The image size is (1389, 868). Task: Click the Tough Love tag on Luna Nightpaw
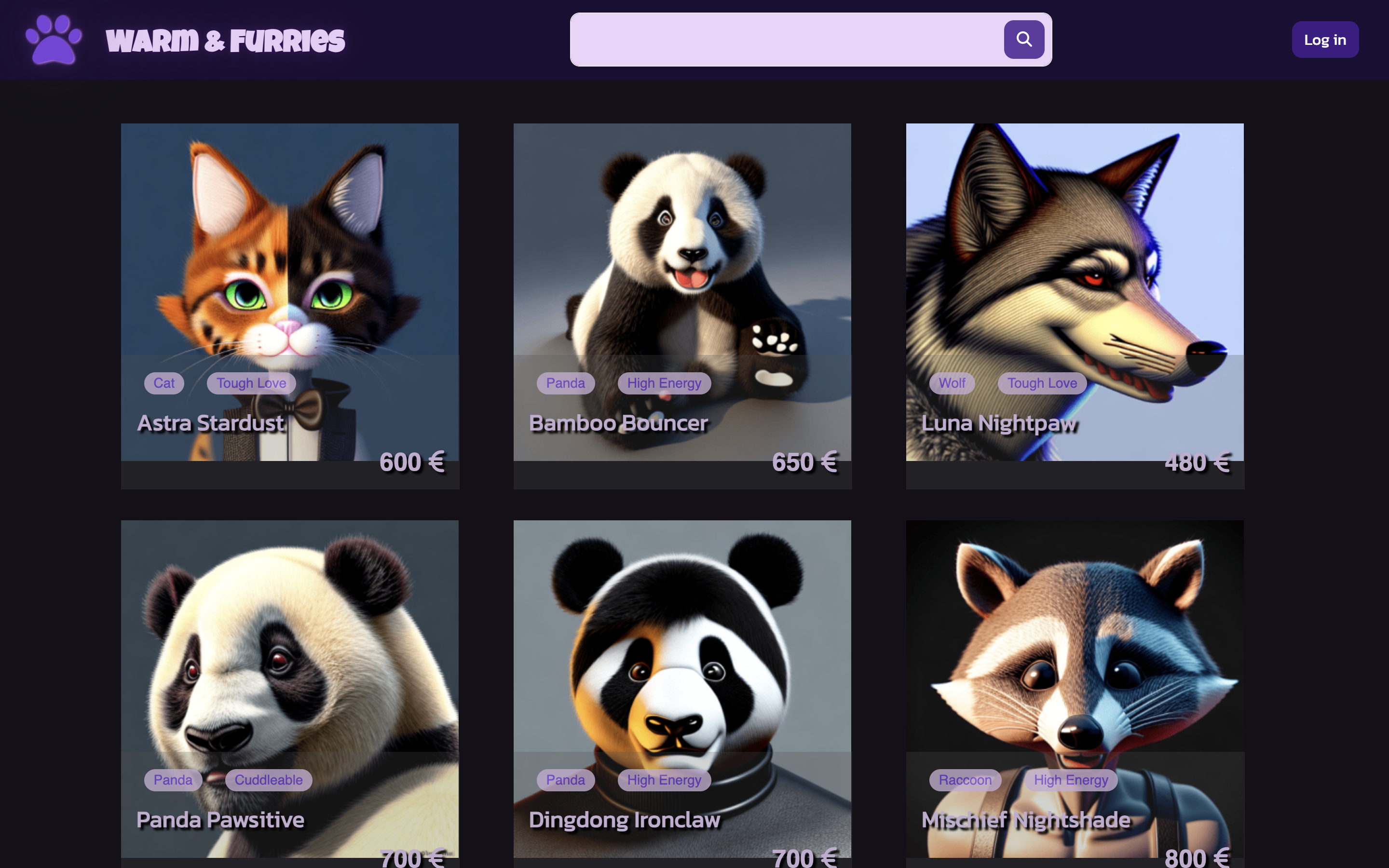pos(1042,383)
